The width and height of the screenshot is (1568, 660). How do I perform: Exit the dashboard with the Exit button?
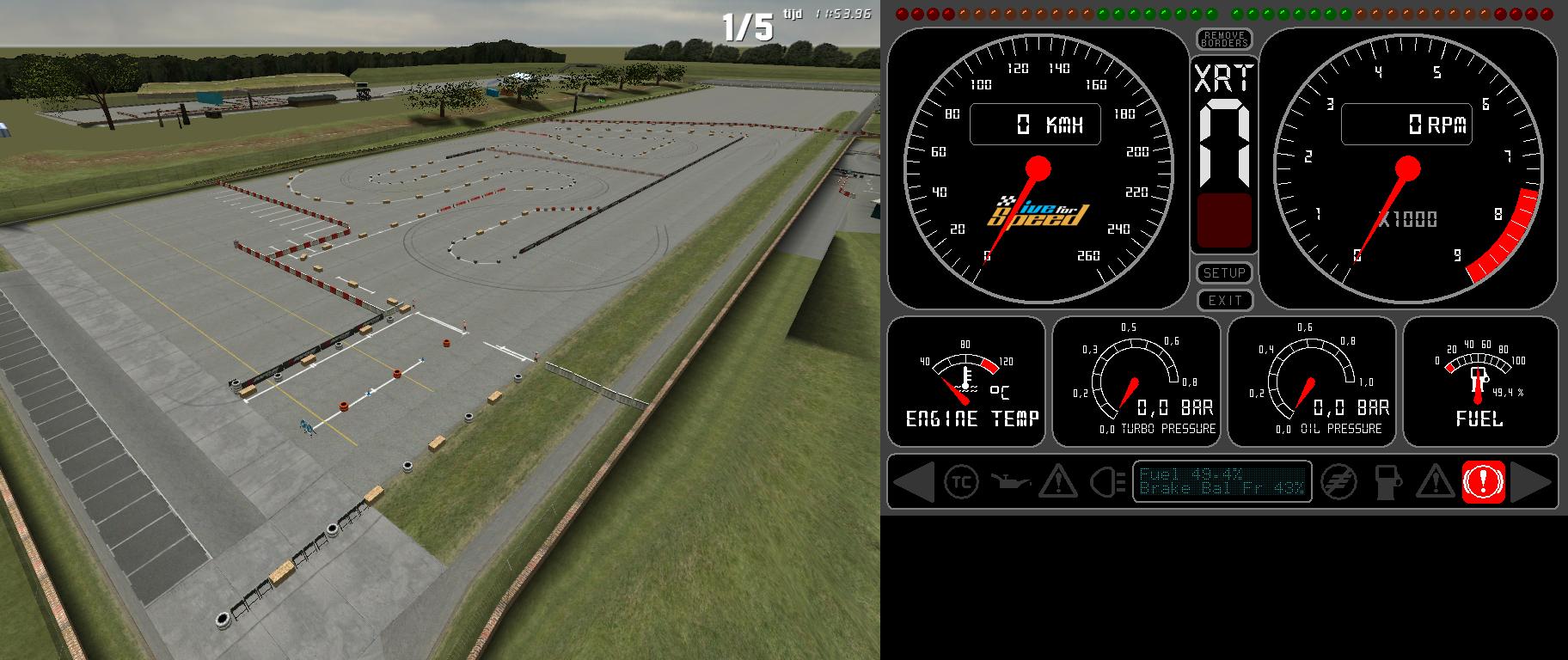tap(1224, 300)
